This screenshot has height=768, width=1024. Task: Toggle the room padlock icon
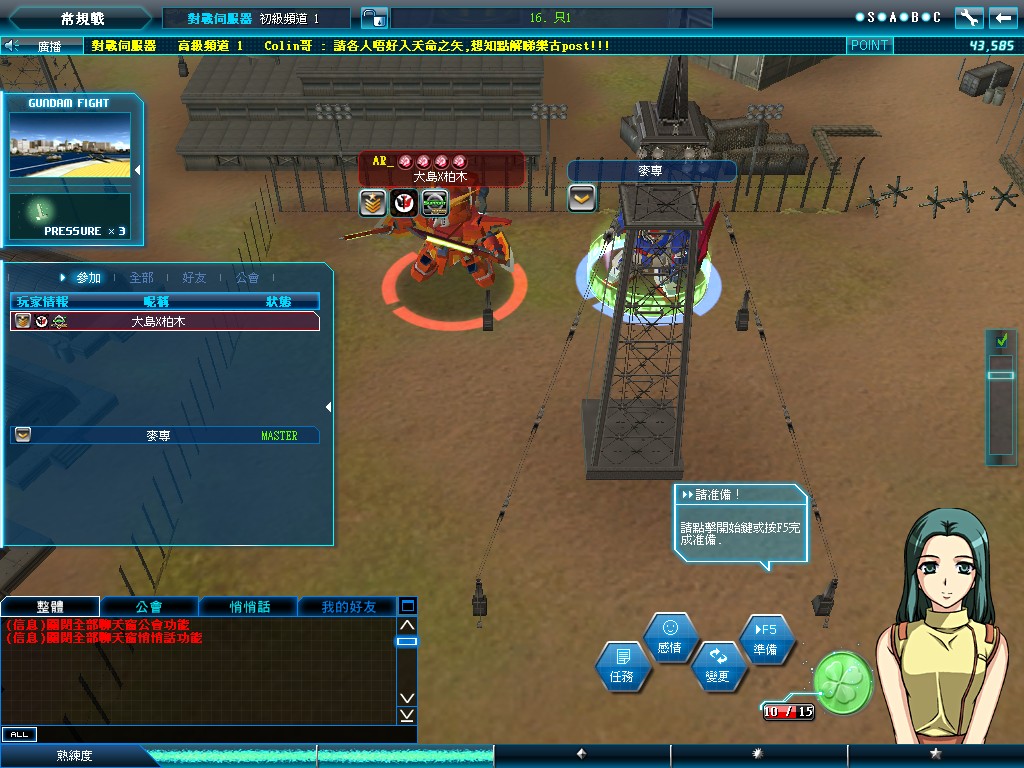click(372, 18)
